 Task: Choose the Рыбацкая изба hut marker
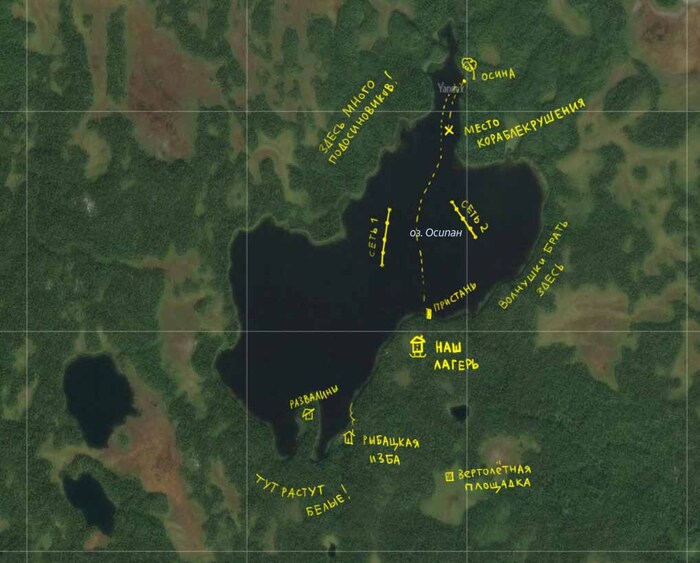[x=349, y=437]
